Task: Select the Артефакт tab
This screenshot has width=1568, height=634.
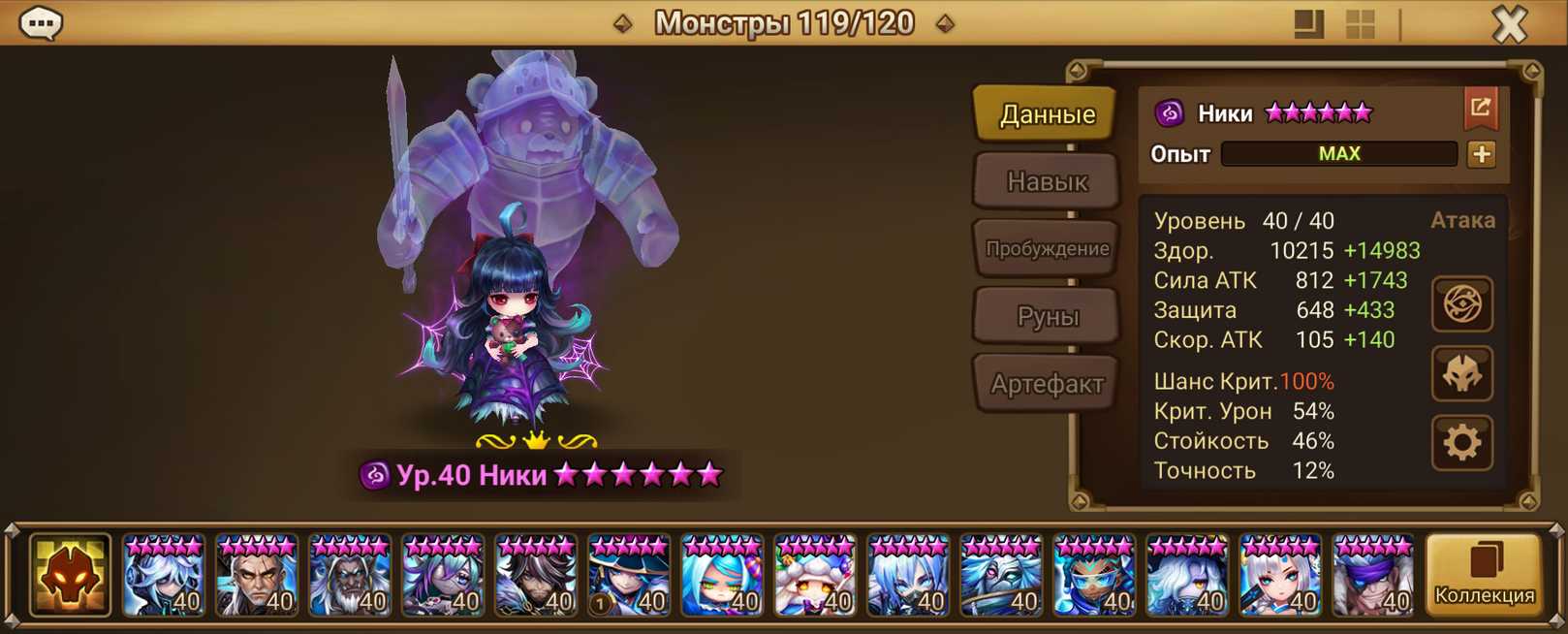Action: pos(1047,384)
